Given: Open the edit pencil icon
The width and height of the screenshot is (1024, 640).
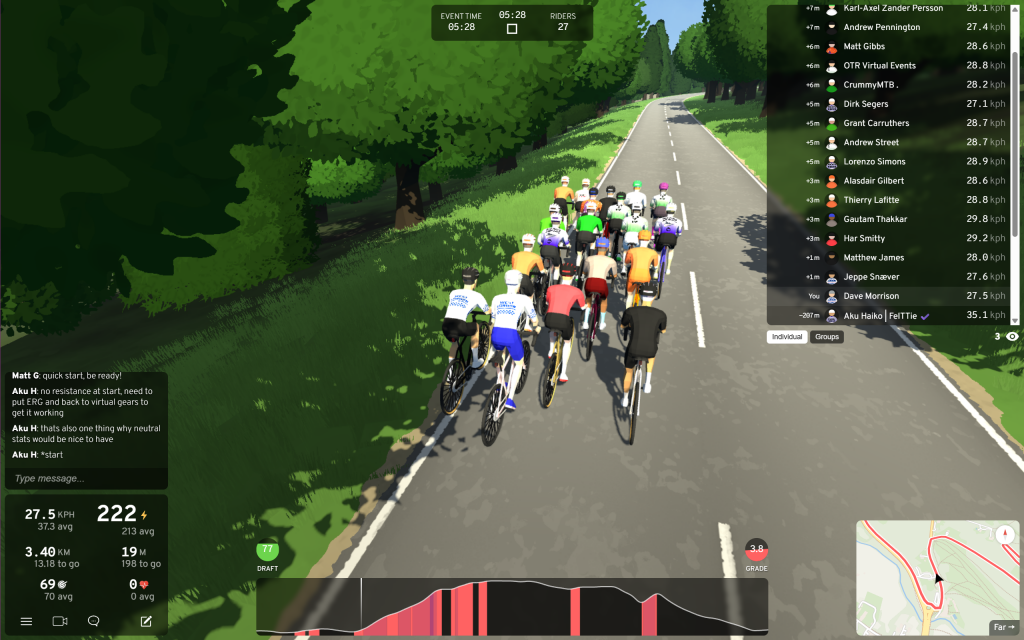Looking at the screenshot, I should coord(146,621).
